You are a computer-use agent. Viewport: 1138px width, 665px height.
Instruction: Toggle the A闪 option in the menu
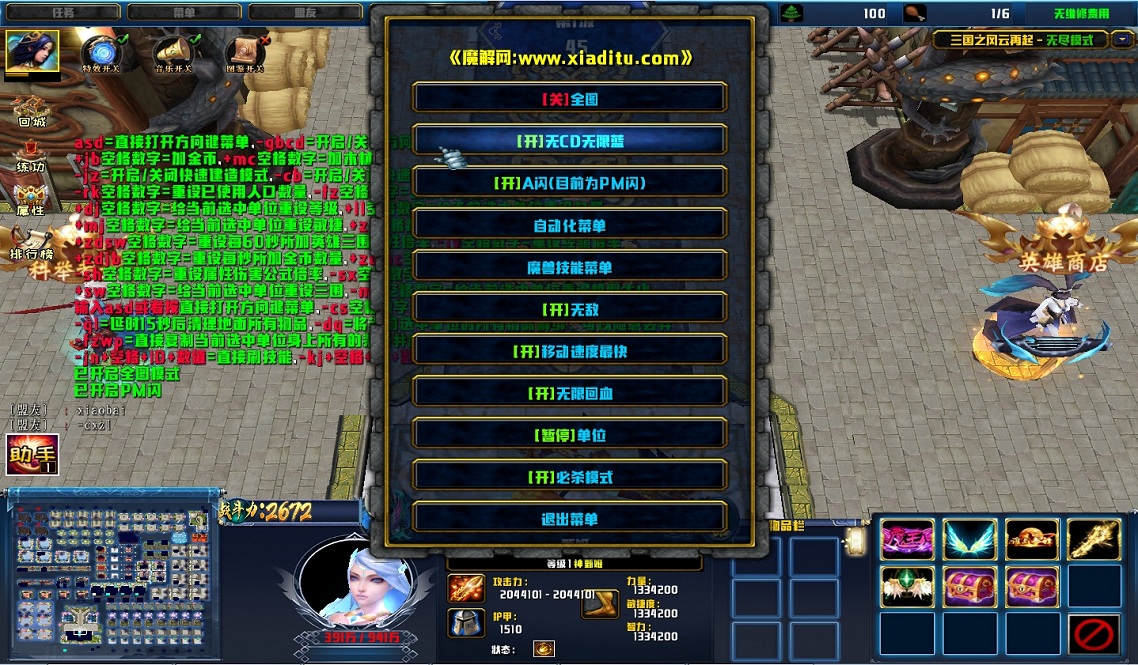coord(569,182)
